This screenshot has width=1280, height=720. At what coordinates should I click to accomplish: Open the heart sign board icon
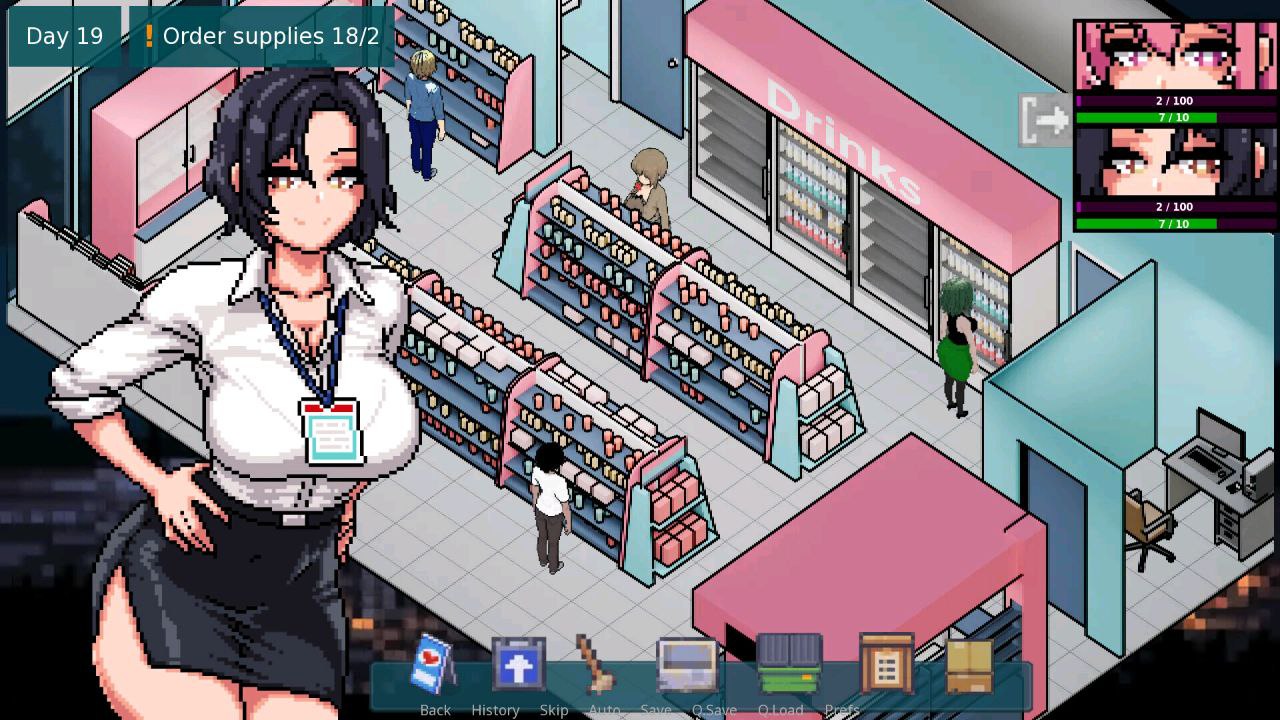click(433, 662)
